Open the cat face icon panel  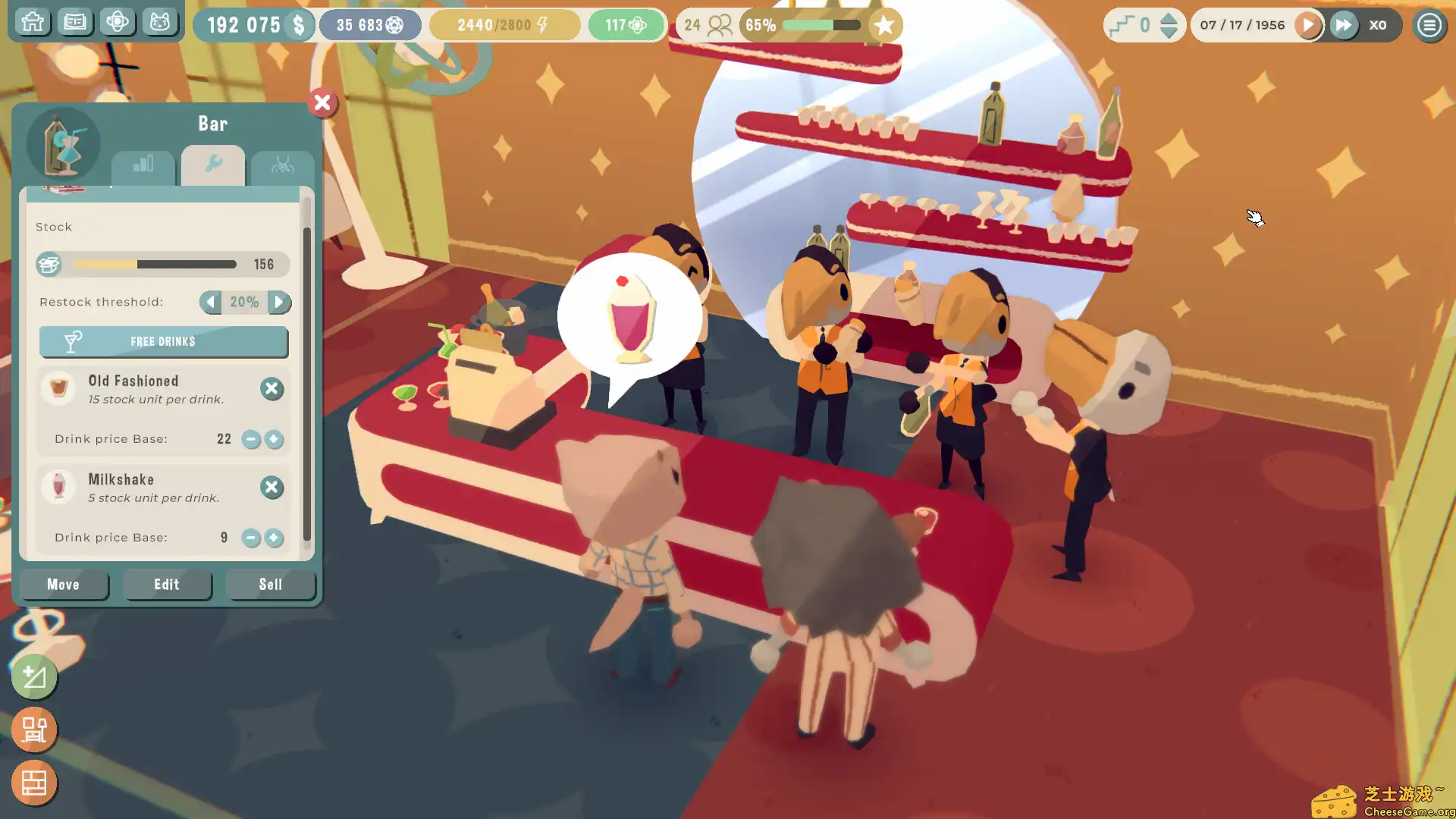160,22
